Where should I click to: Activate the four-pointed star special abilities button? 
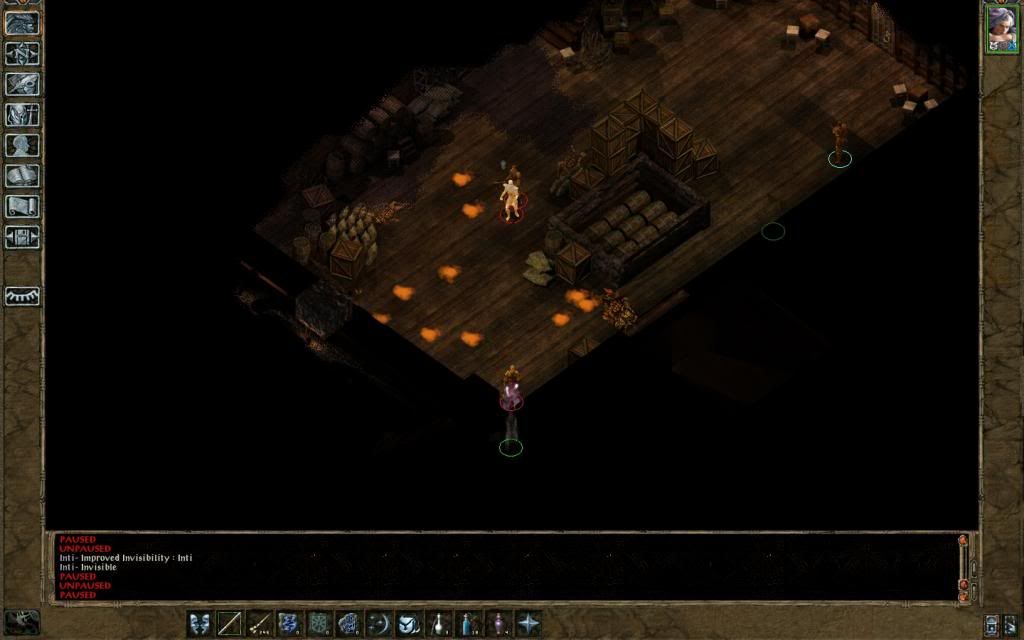(528, 623)
